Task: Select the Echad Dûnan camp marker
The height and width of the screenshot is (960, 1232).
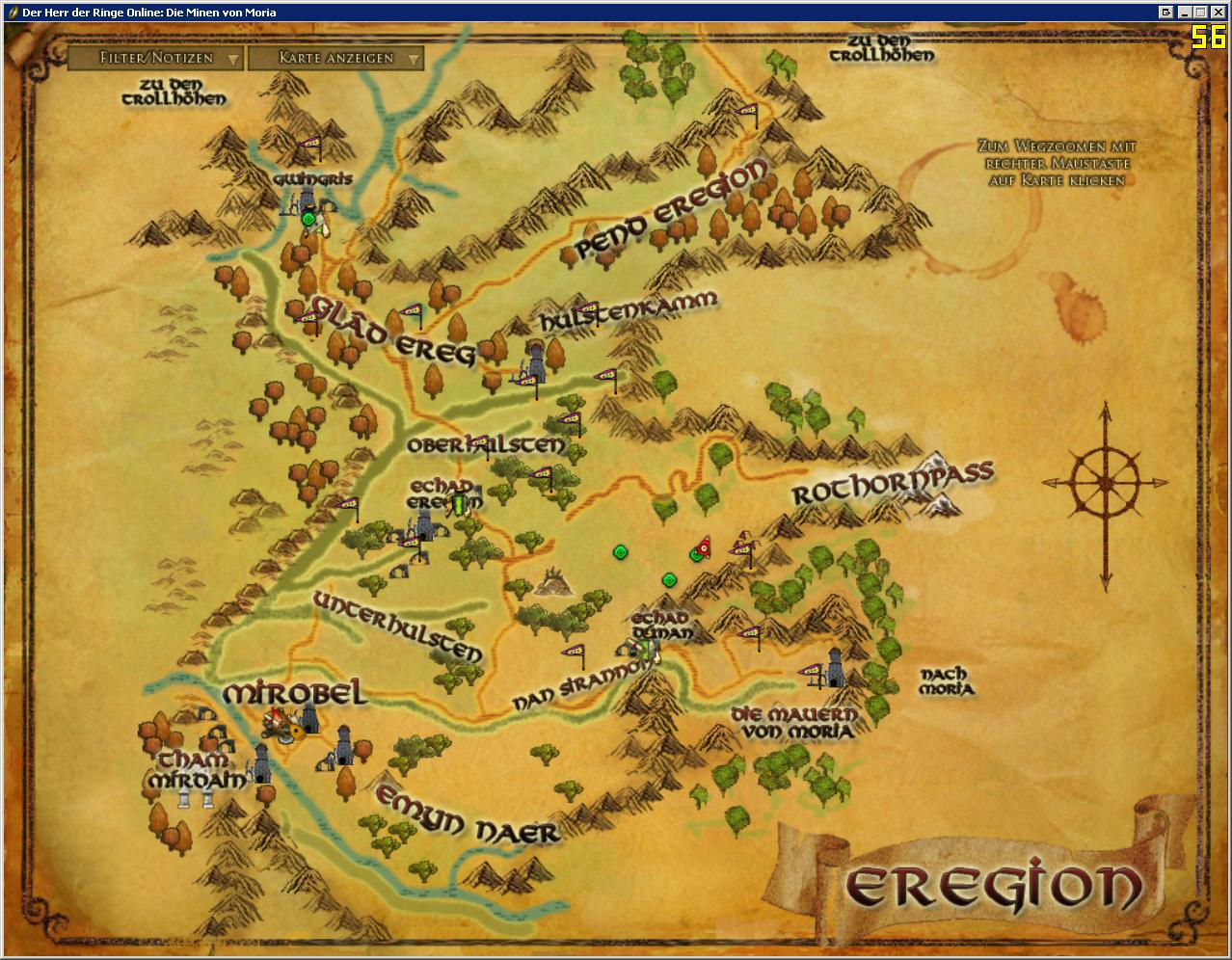Action: click(x=648, y=651)
